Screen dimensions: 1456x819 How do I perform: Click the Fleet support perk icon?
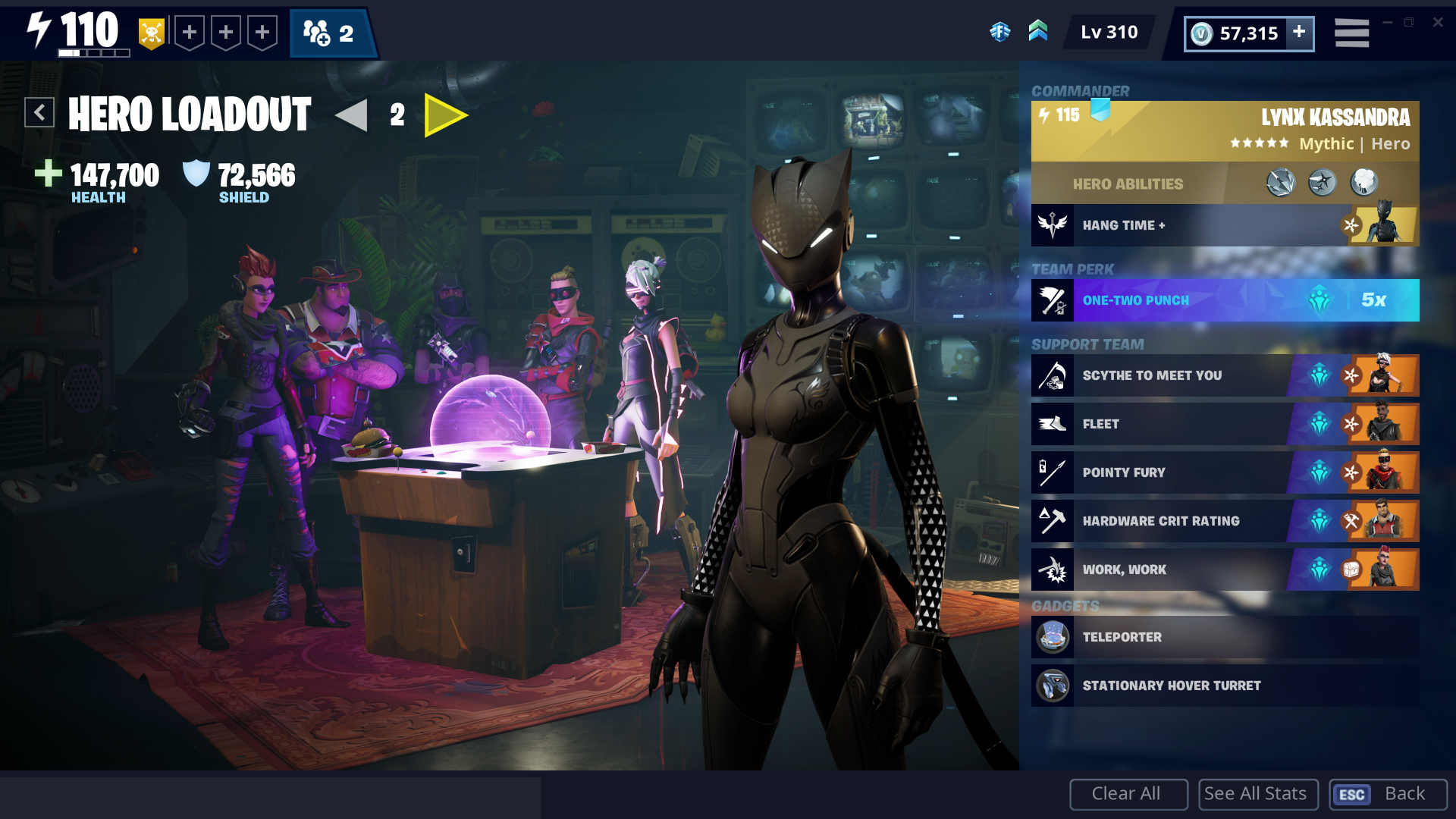[1053, 424]
